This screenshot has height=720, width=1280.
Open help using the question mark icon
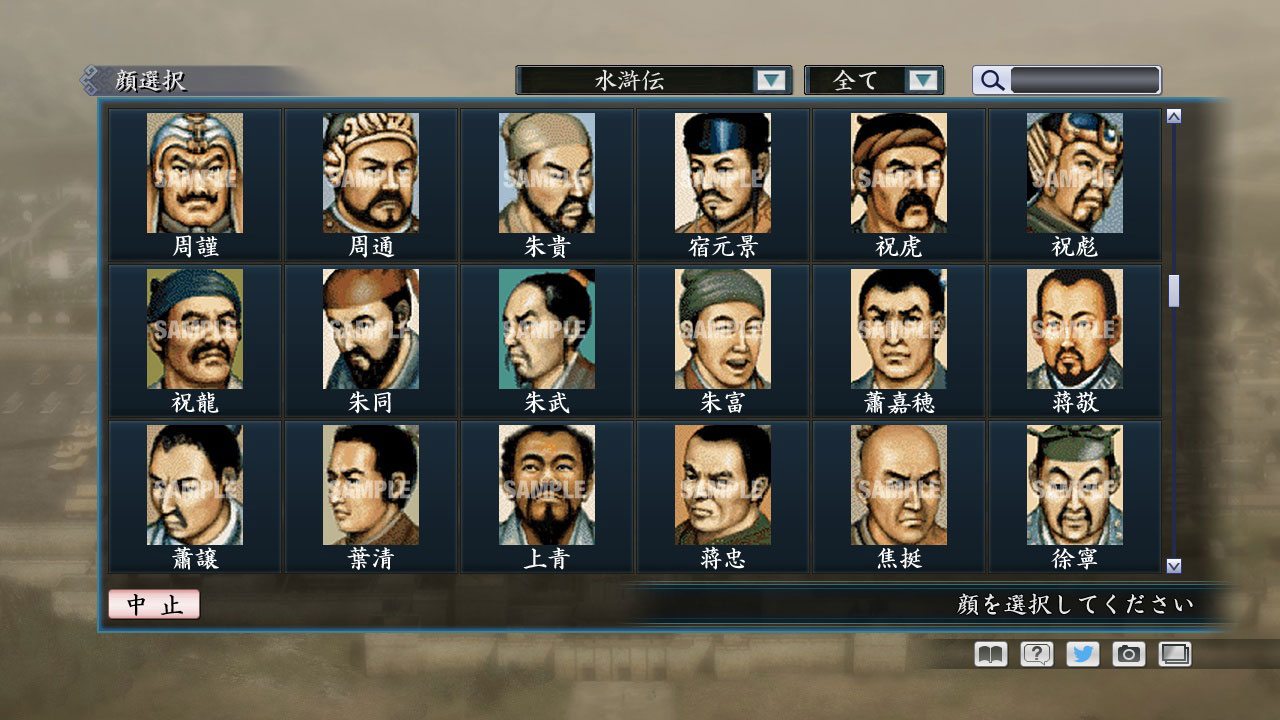coord(1035,654)
